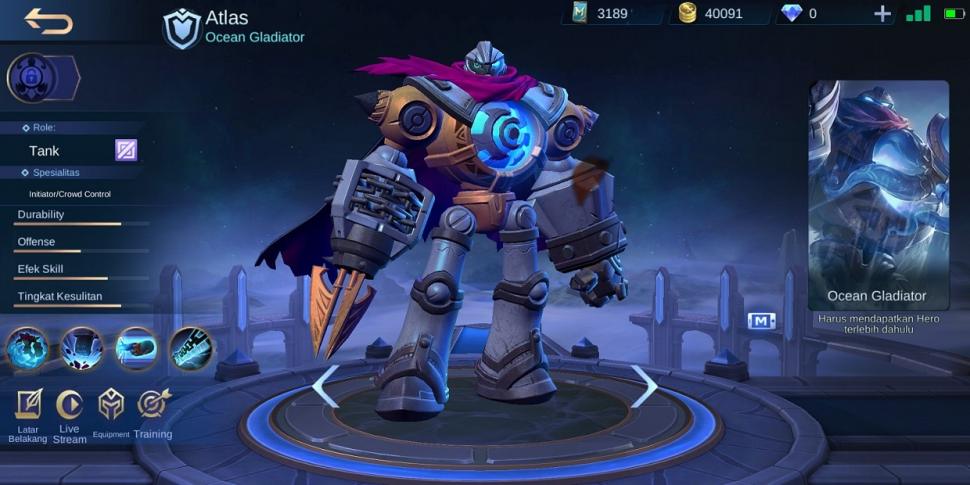Start Training with this hero

click(x=153, y=412)
